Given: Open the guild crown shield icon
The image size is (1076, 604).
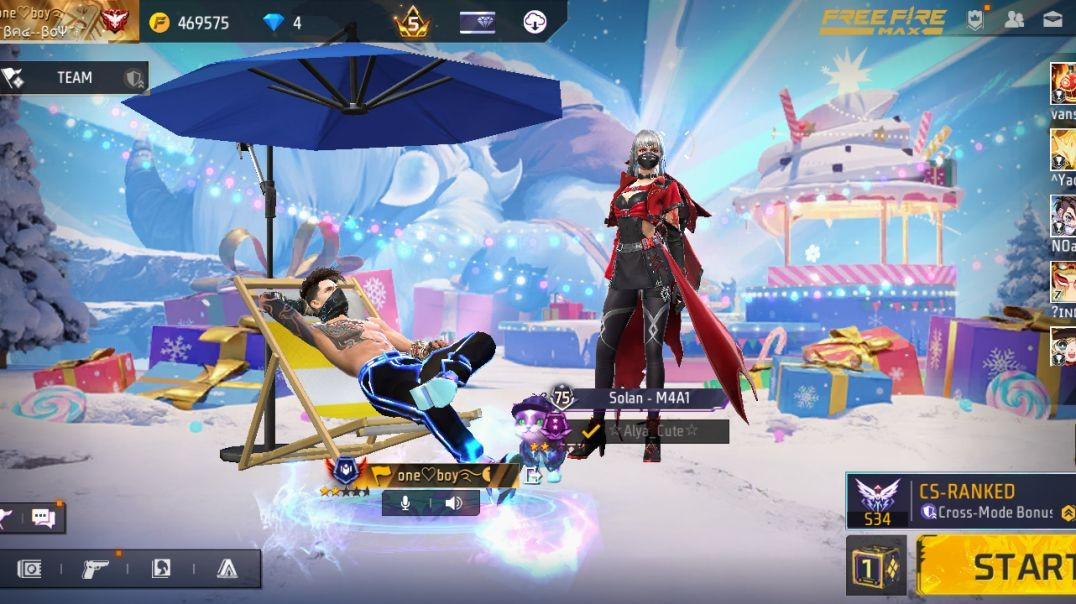Looking at the screenshot, I should (x=975, y=19).
